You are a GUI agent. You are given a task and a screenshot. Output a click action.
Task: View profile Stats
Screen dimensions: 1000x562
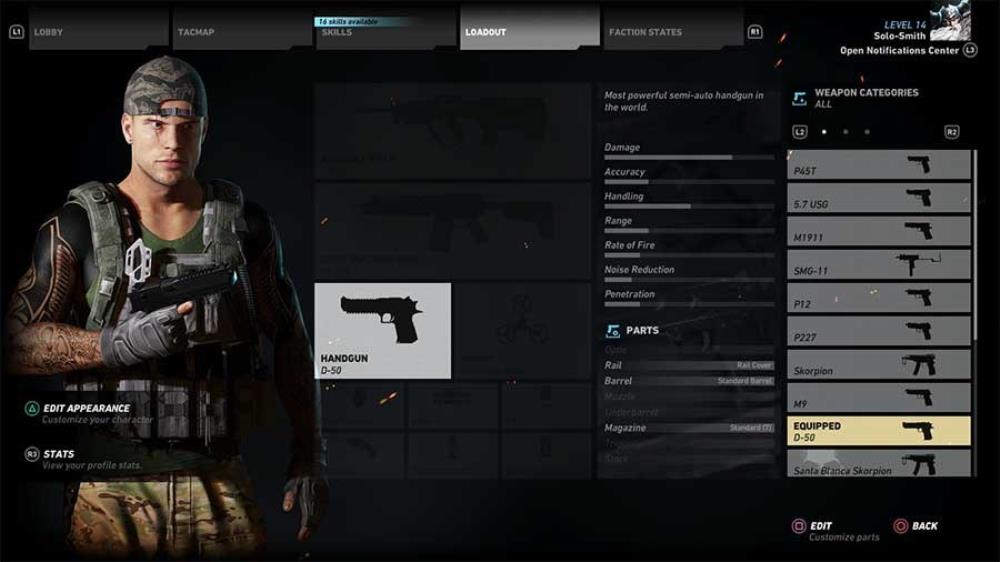point(58,454)
